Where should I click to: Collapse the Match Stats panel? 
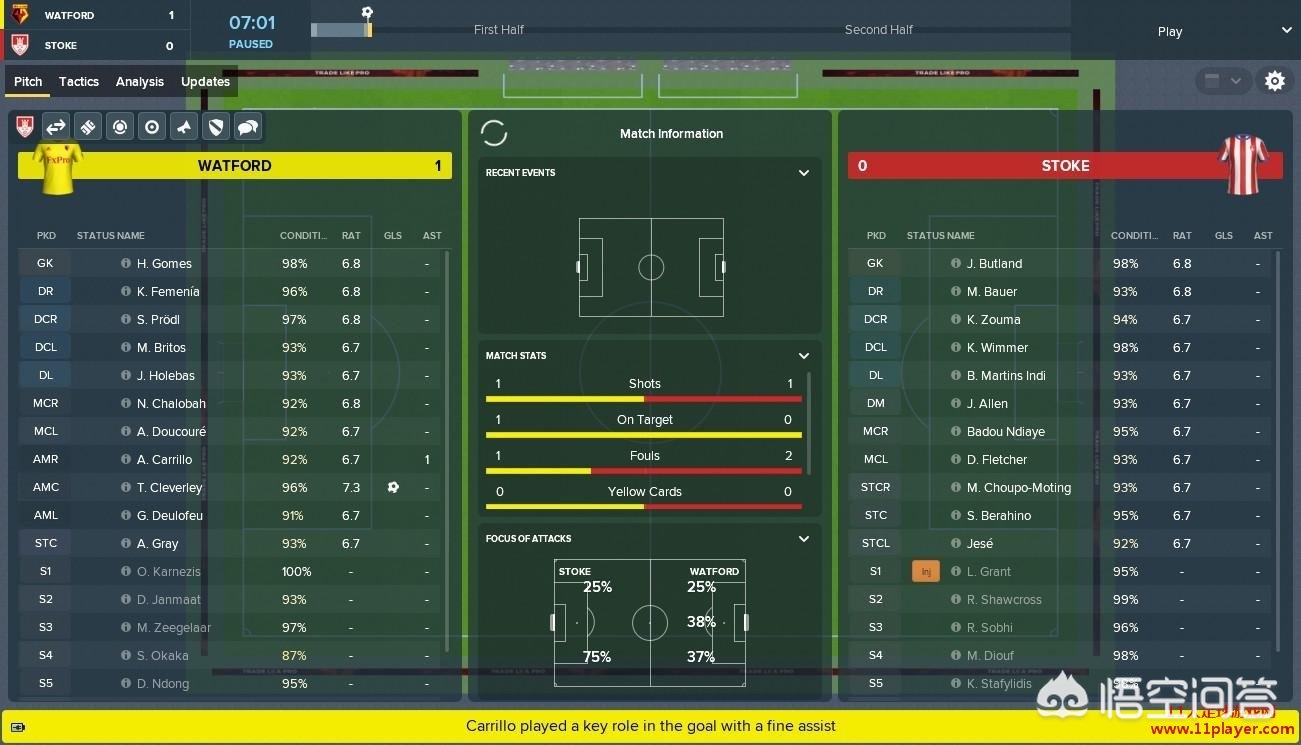tap(803, 356)
